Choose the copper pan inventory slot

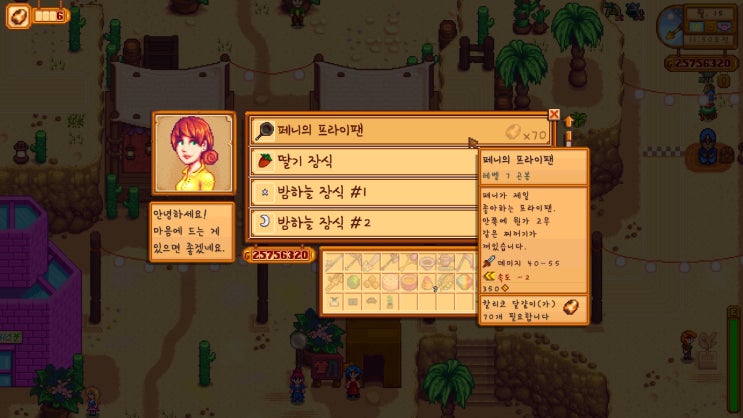pos(427,262)
